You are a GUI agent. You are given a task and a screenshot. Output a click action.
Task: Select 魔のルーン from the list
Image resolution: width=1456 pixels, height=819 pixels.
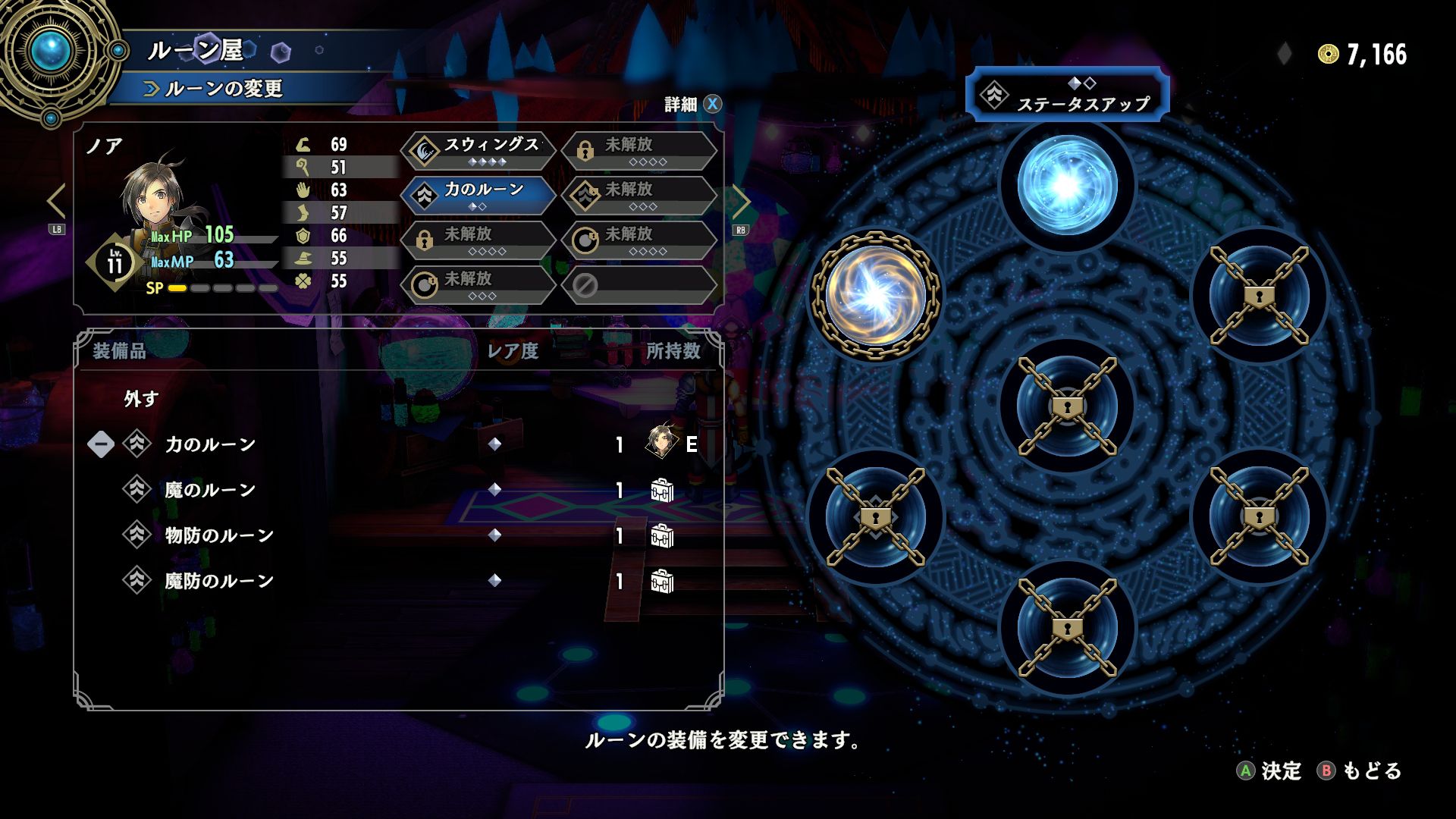point(210,490)
